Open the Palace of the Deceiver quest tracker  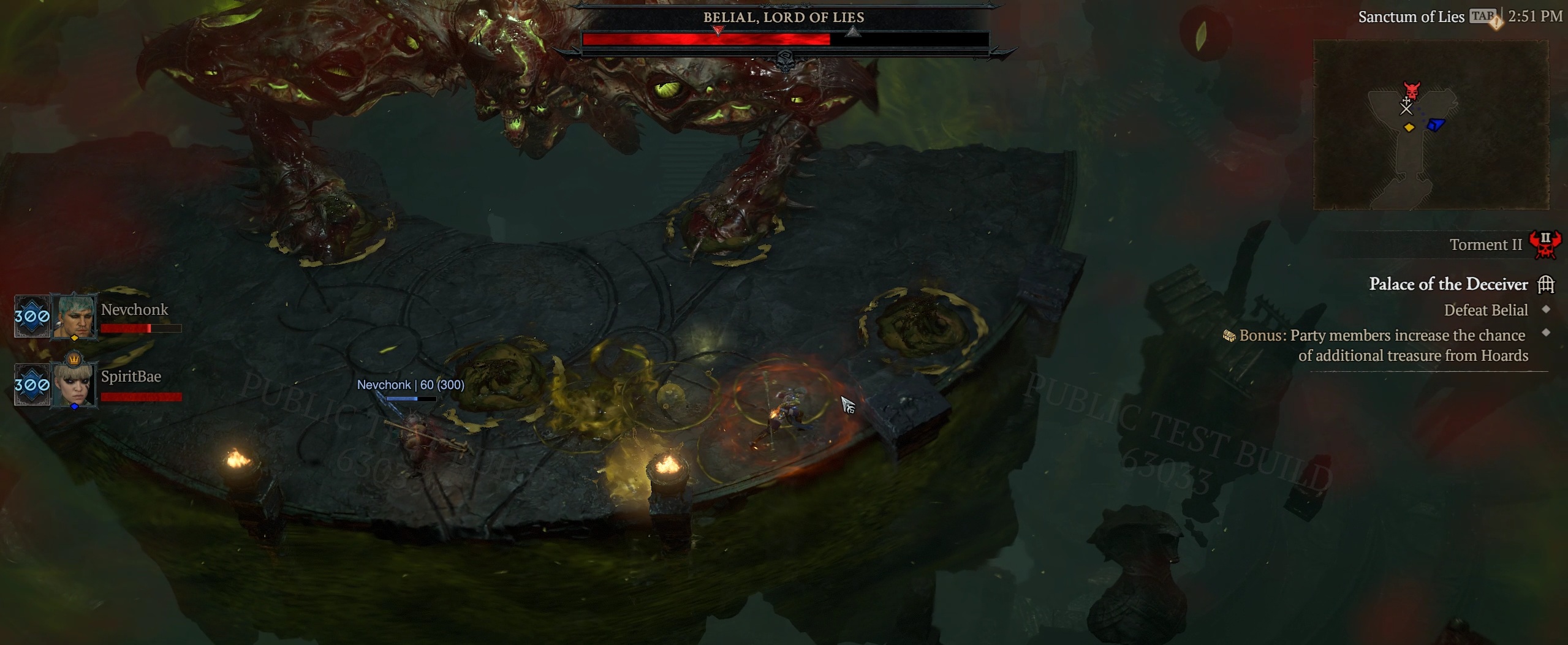(x=1448, y=284)
